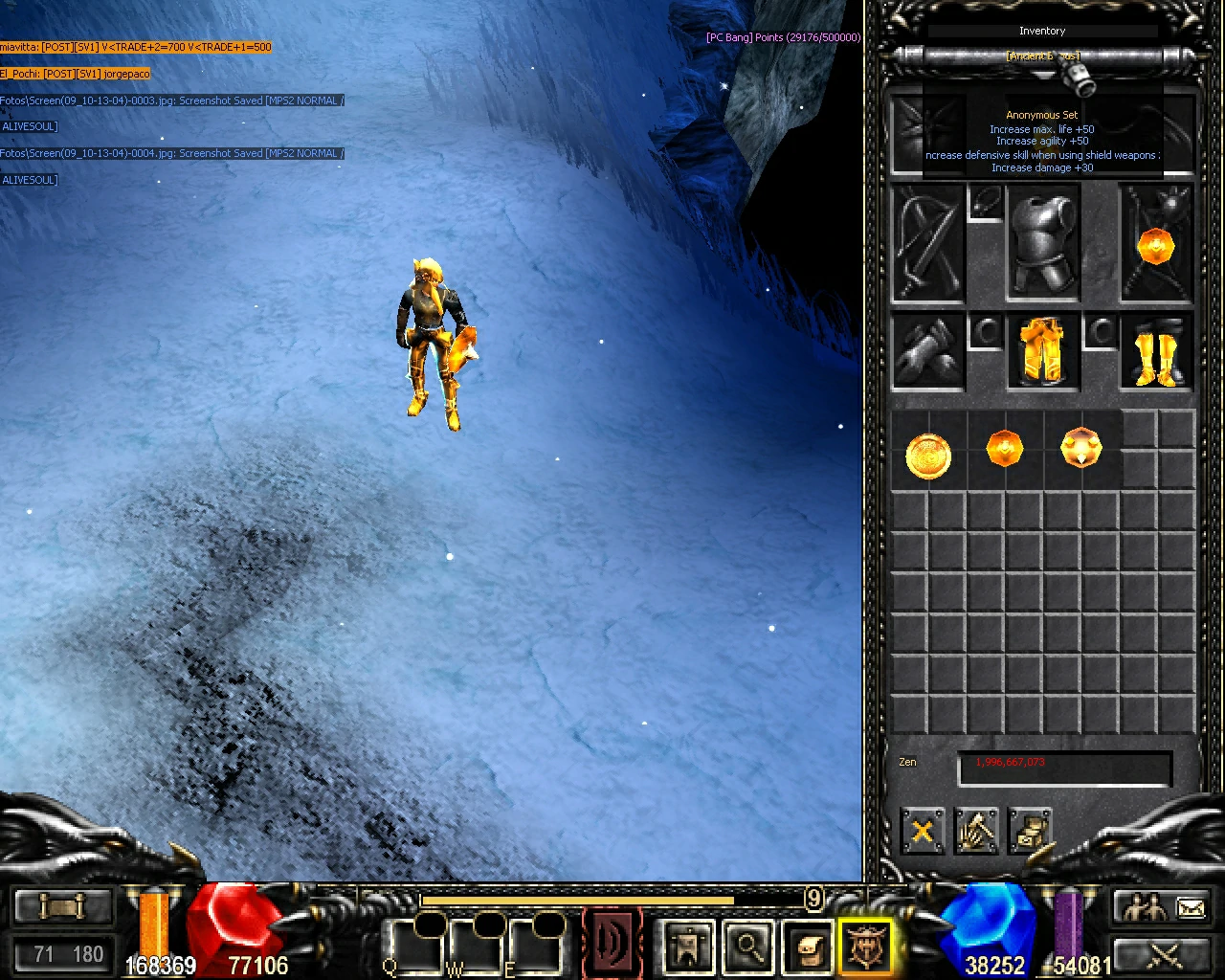1225x980 pixels.
Task: Open the mail envelope icon
Action: pyautogui.click(x=1187, y=907)
